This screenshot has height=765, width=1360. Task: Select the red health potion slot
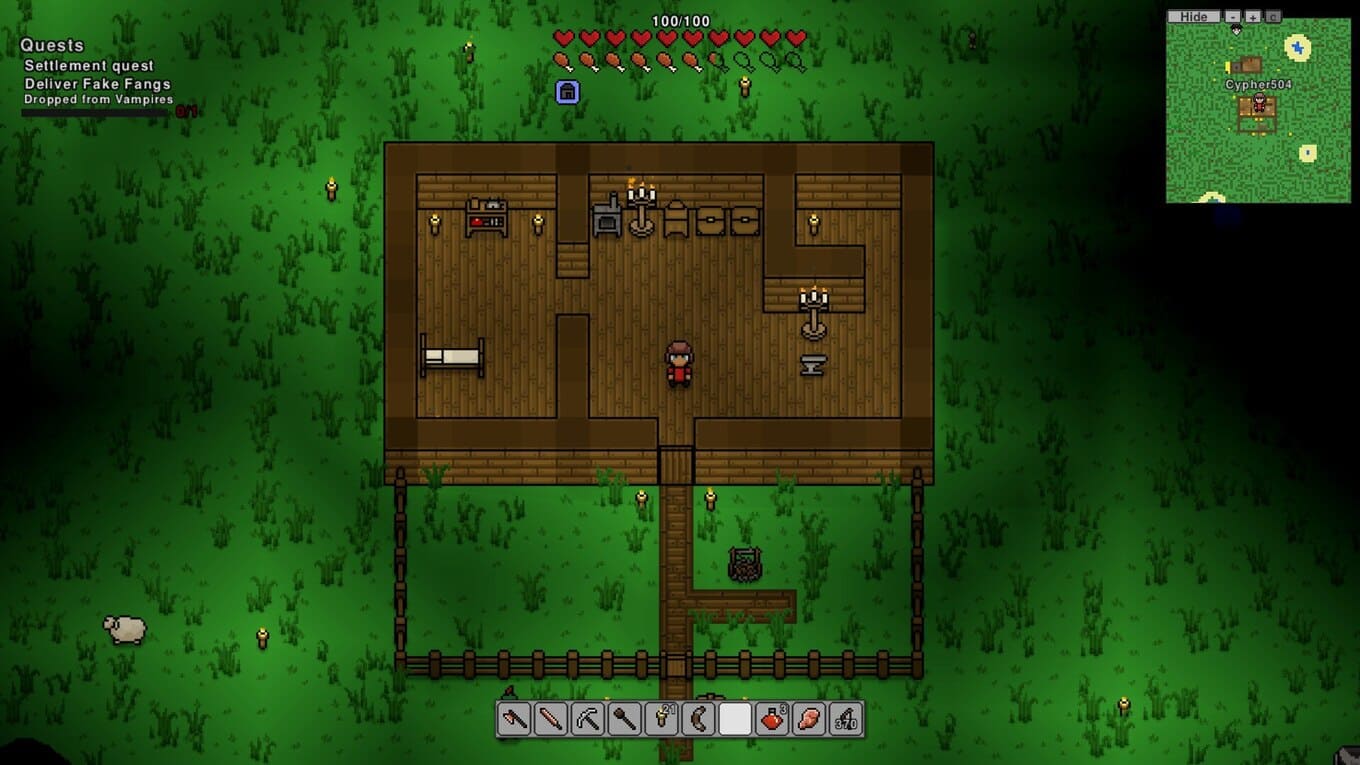(772, 719)
